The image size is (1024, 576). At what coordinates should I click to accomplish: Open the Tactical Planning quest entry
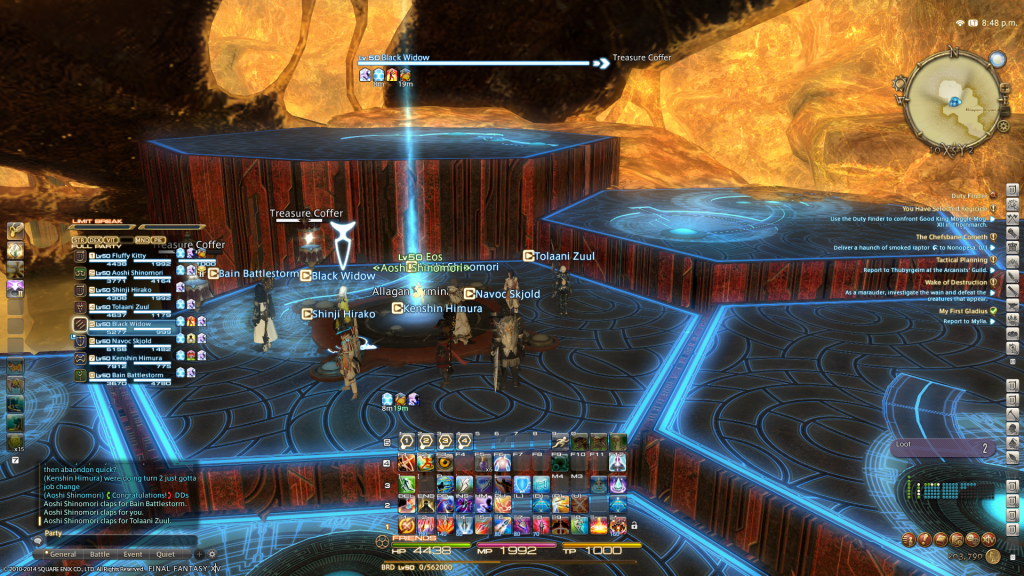pyautogui.click(x=961, y=260)
